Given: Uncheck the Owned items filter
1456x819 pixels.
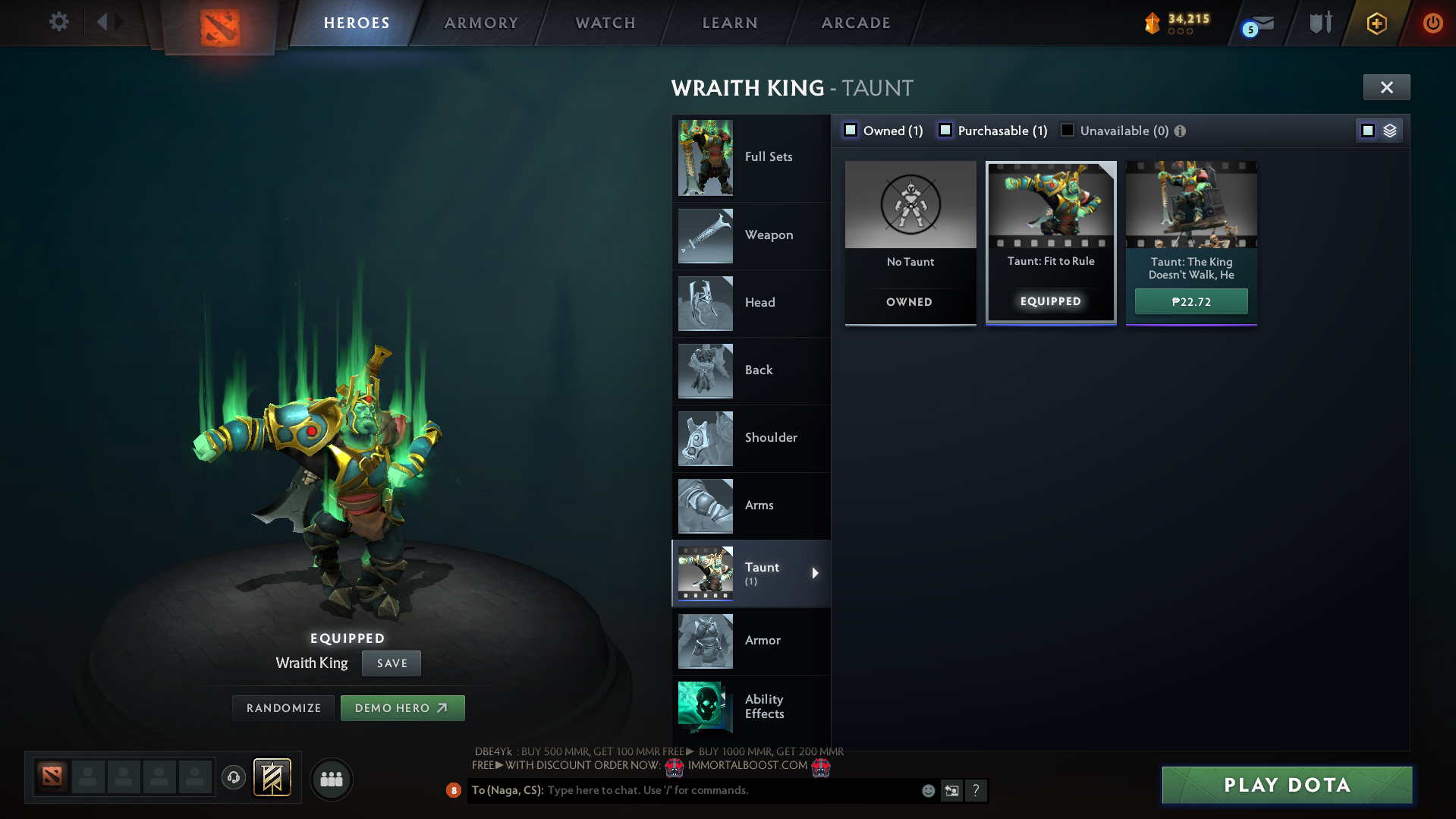Looking at the screenshot, I should [850, 130].
